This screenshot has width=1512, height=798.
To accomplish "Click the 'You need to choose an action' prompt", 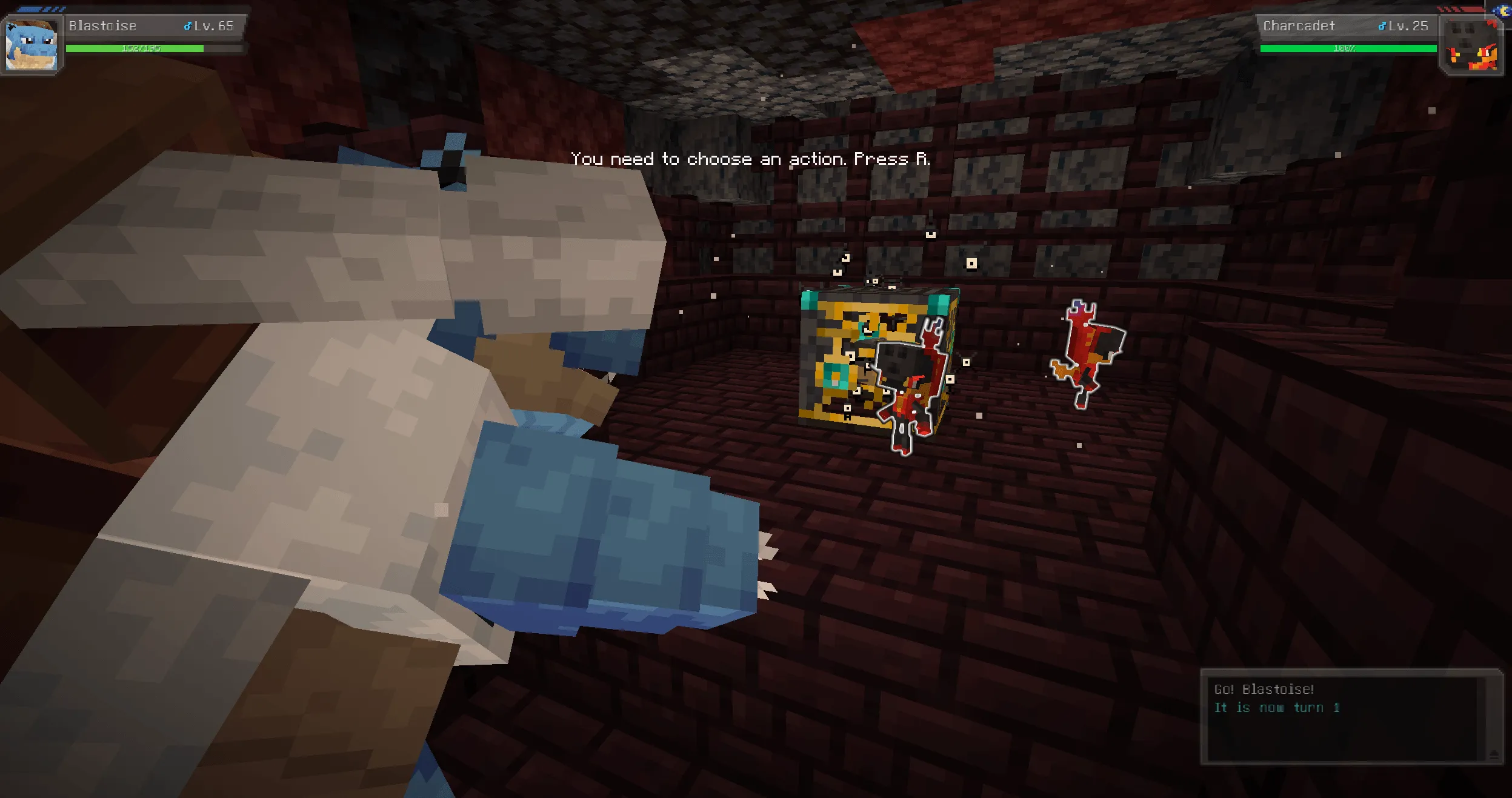I will (x=750, y=158).
